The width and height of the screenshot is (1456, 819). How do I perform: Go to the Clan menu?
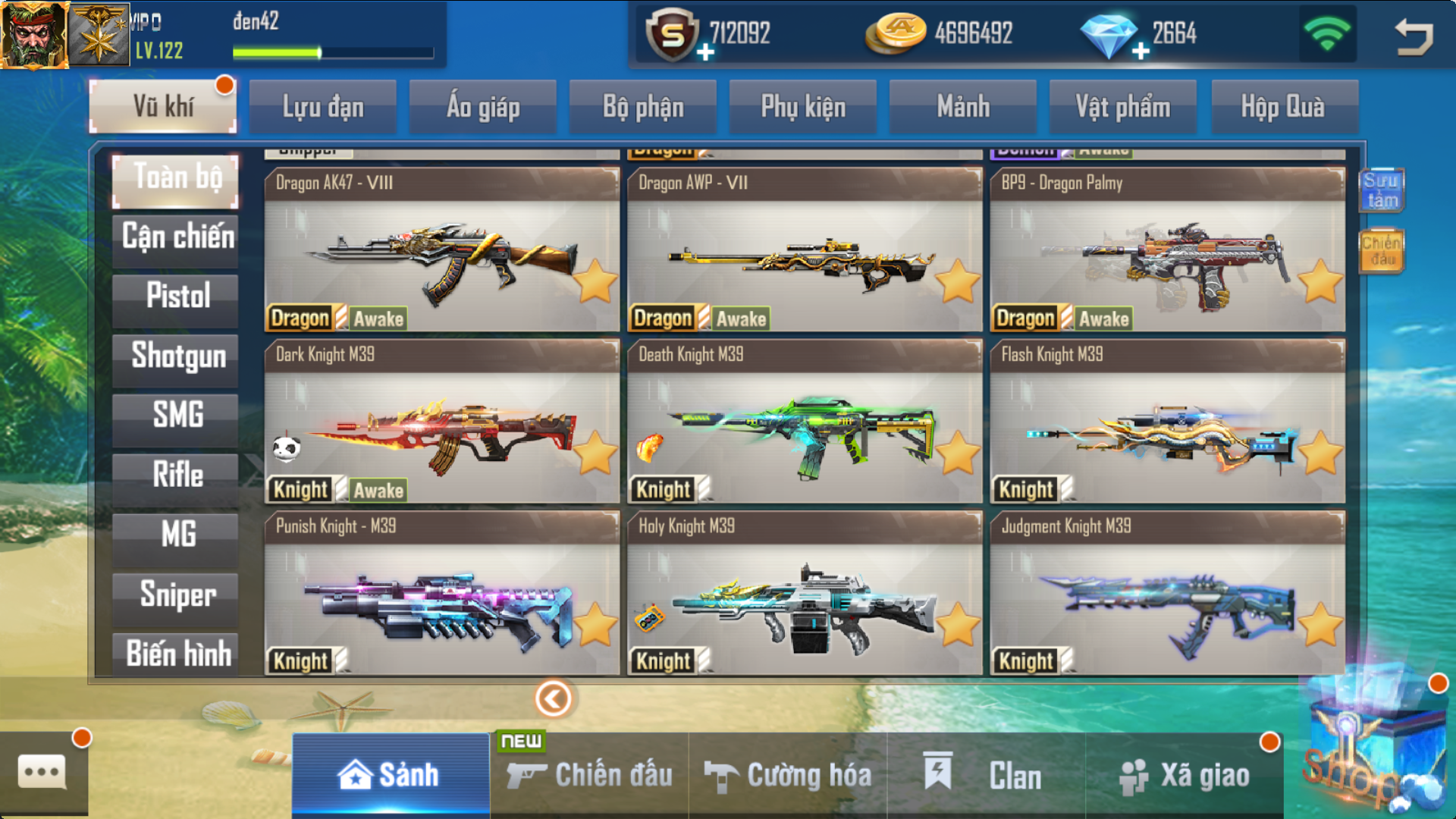986,775
